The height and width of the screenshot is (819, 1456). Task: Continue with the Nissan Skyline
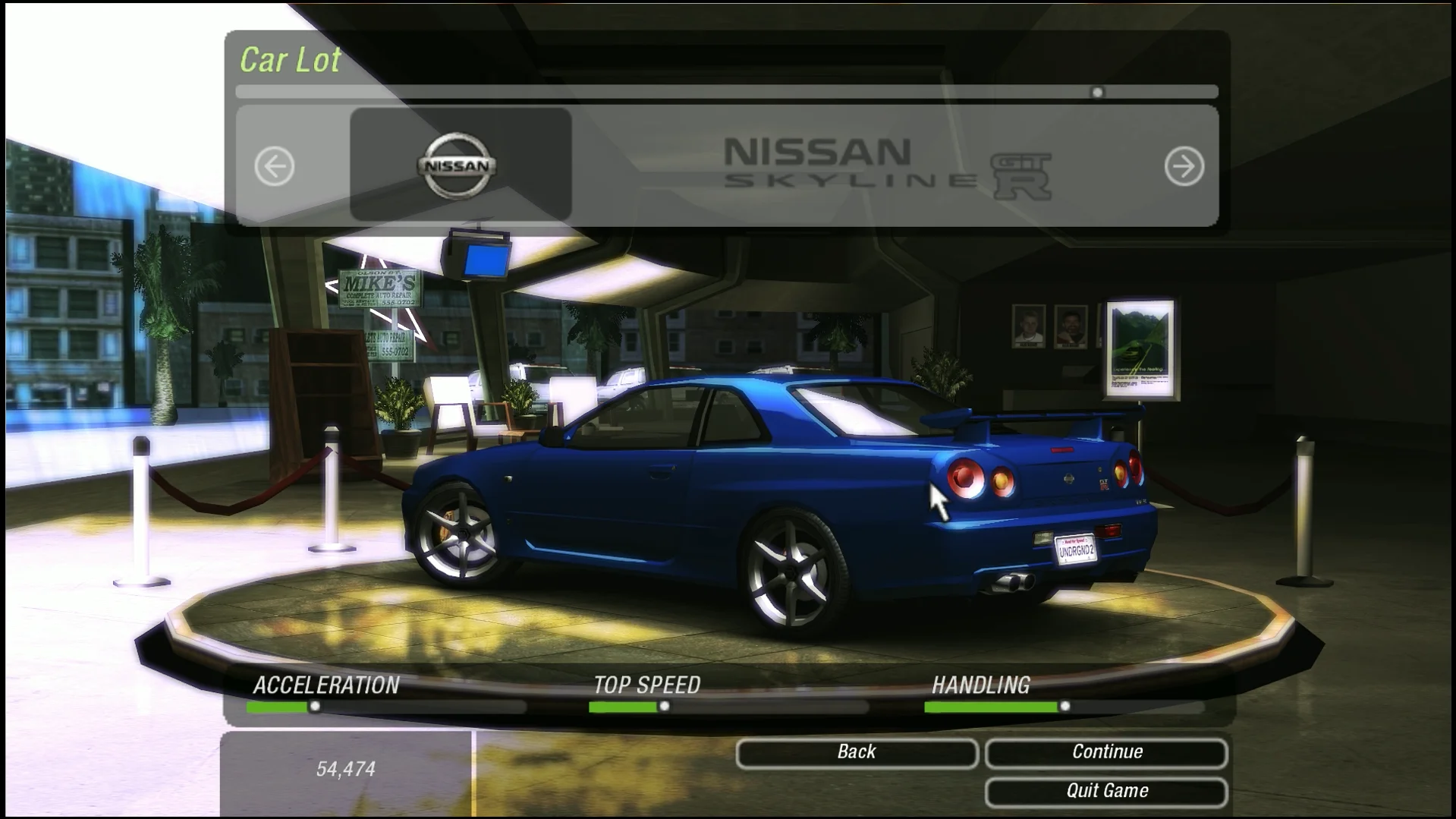tap(1106, 752)
